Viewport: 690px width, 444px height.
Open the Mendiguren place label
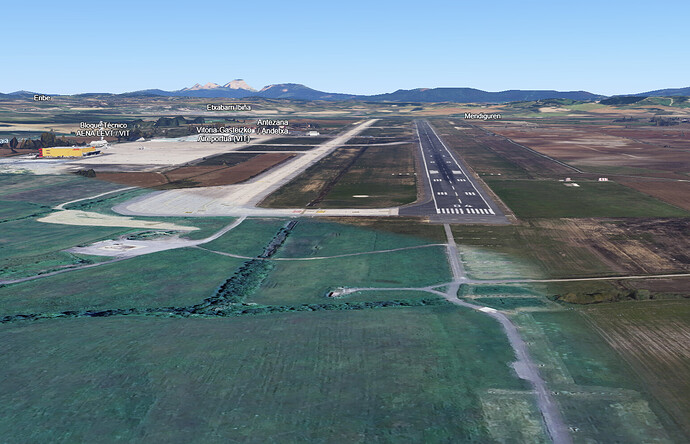(x=482, y=116)
